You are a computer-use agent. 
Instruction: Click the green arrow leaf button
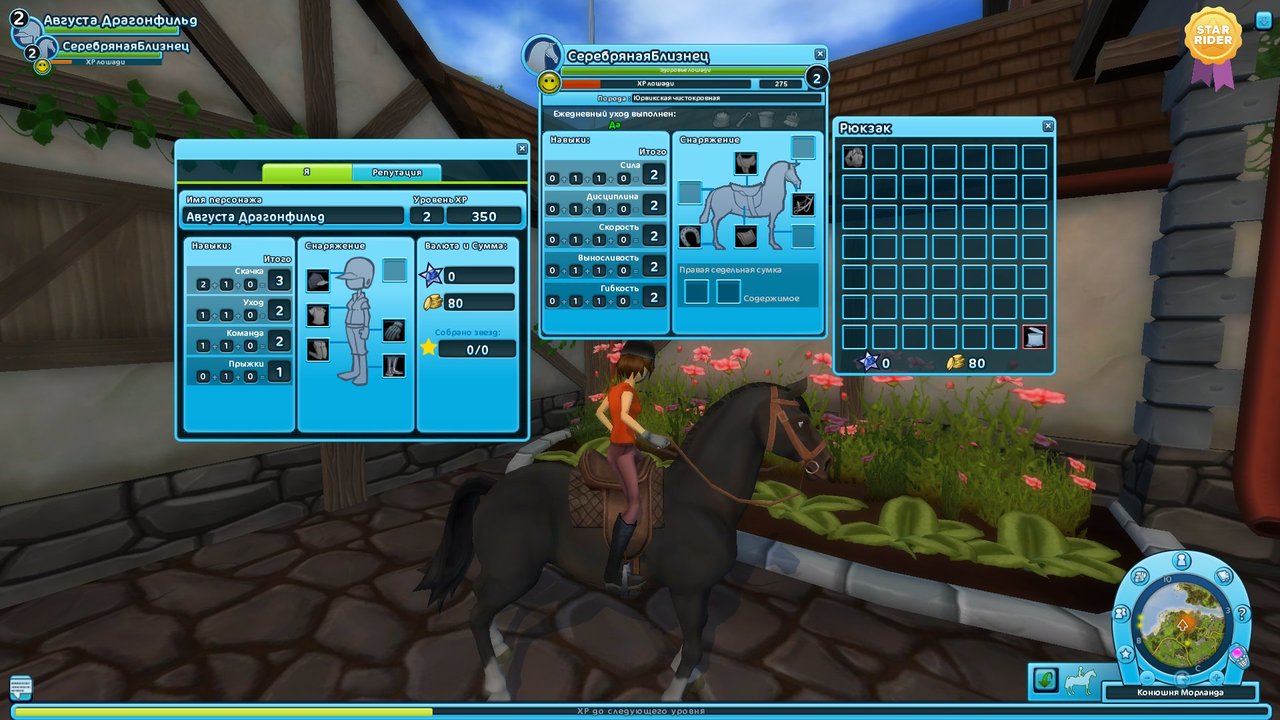[1045, 680]
